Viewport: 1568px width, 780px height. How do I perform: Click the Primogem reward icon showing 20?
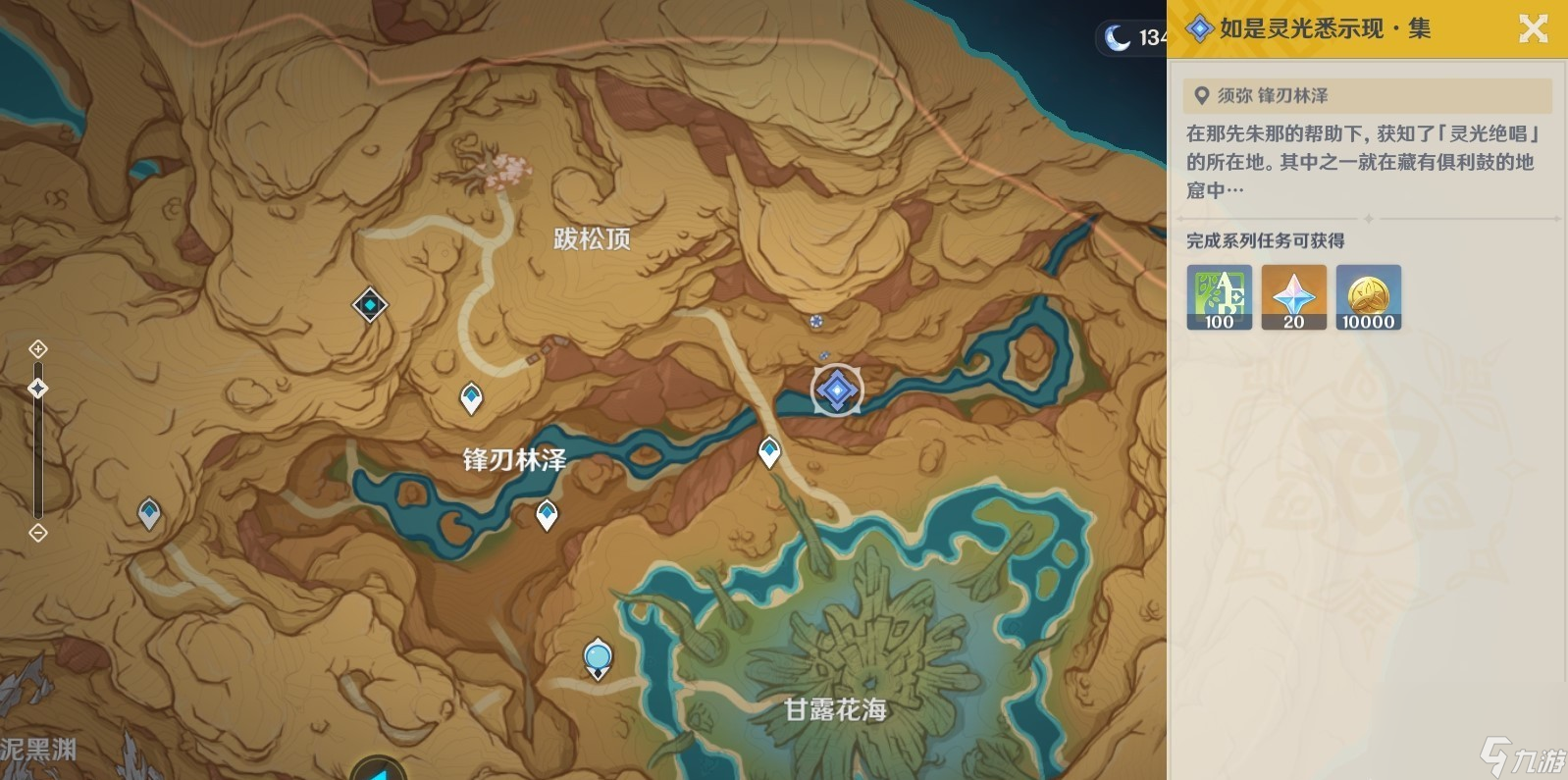click(1293, 298)
